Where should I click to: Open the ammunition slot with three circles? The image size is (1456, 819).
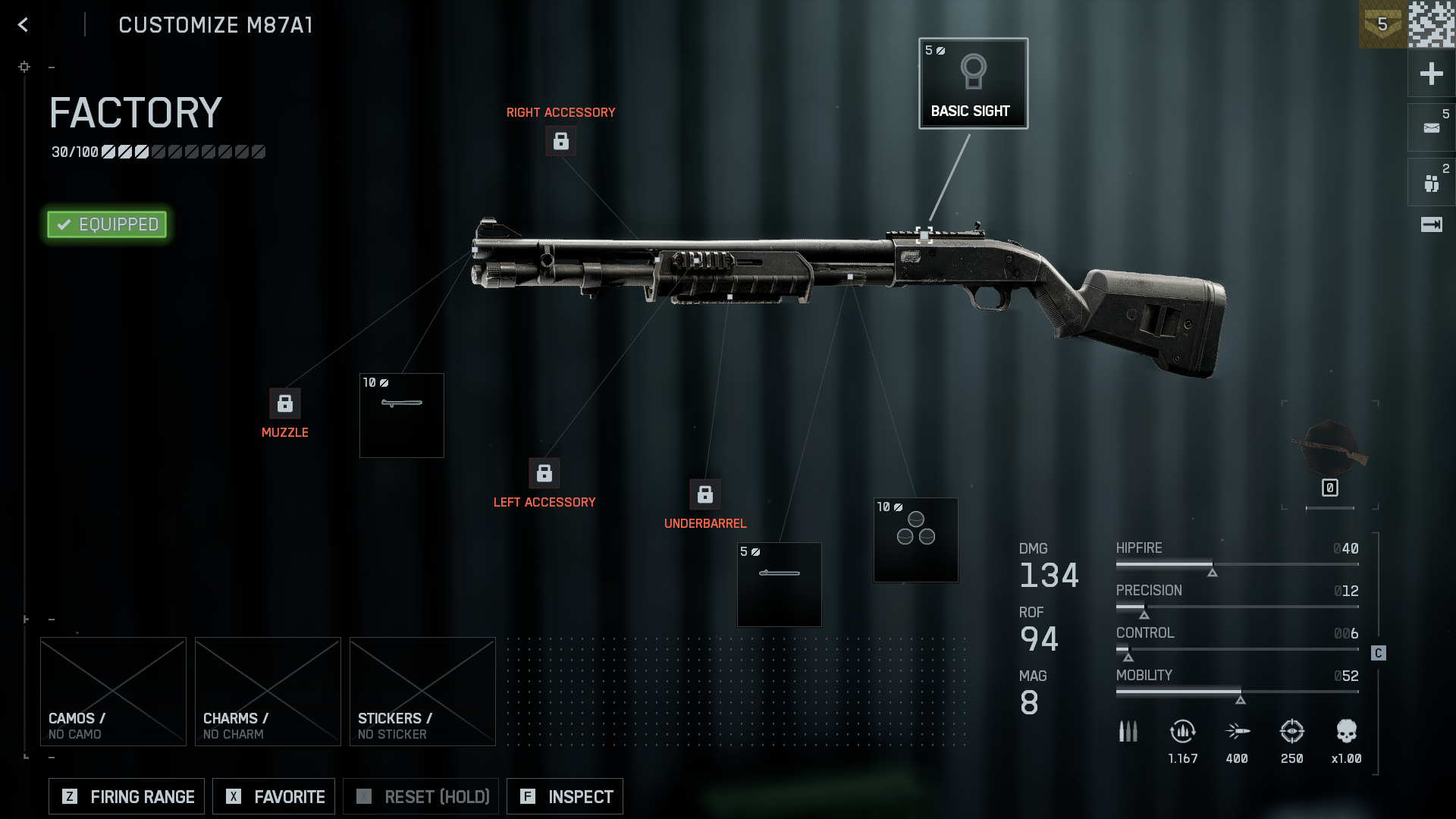tap(916, 540)
